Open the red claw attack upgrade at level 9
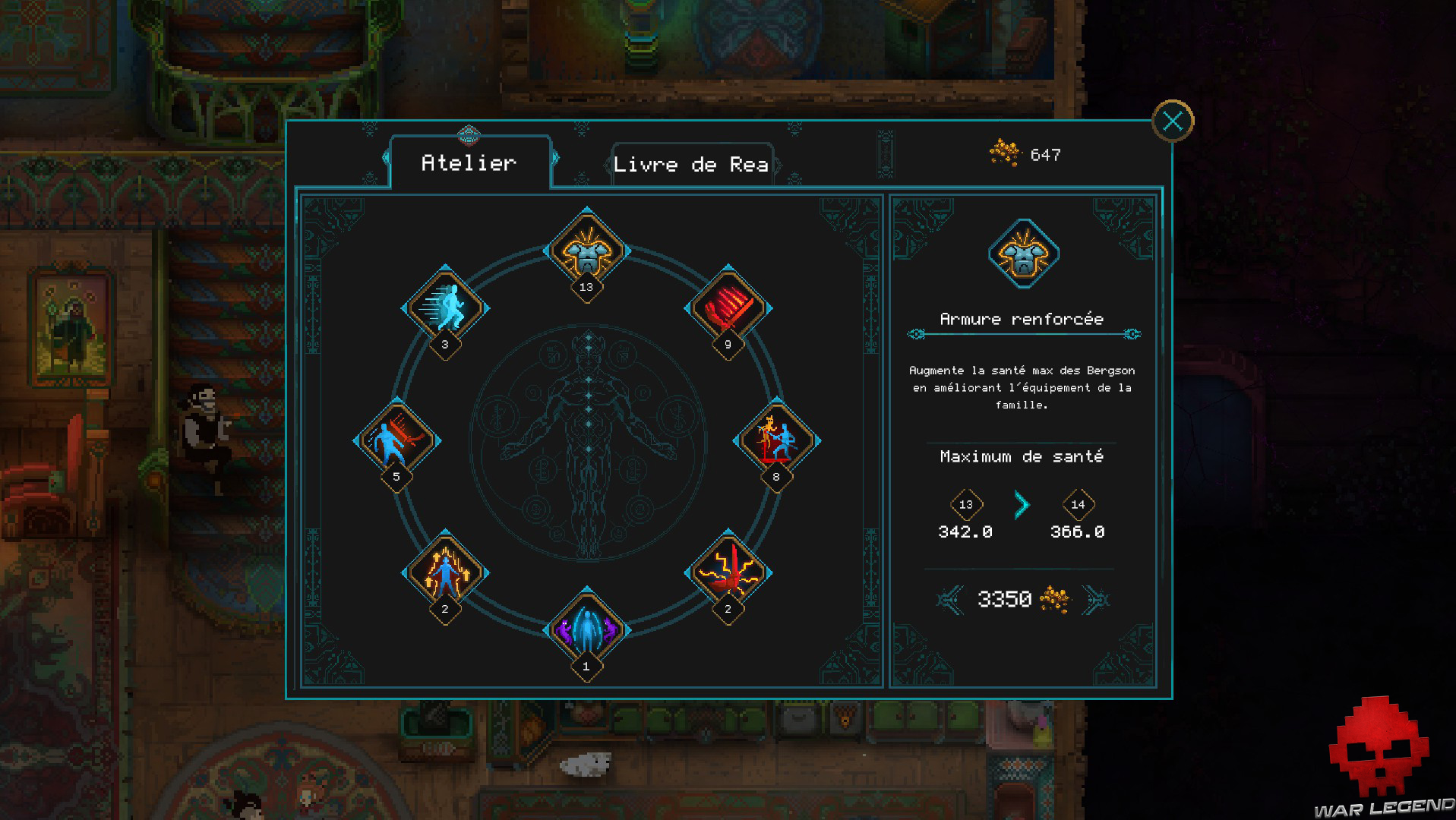The width and height of the screenshot is (1456, 820). coord(727,307)
